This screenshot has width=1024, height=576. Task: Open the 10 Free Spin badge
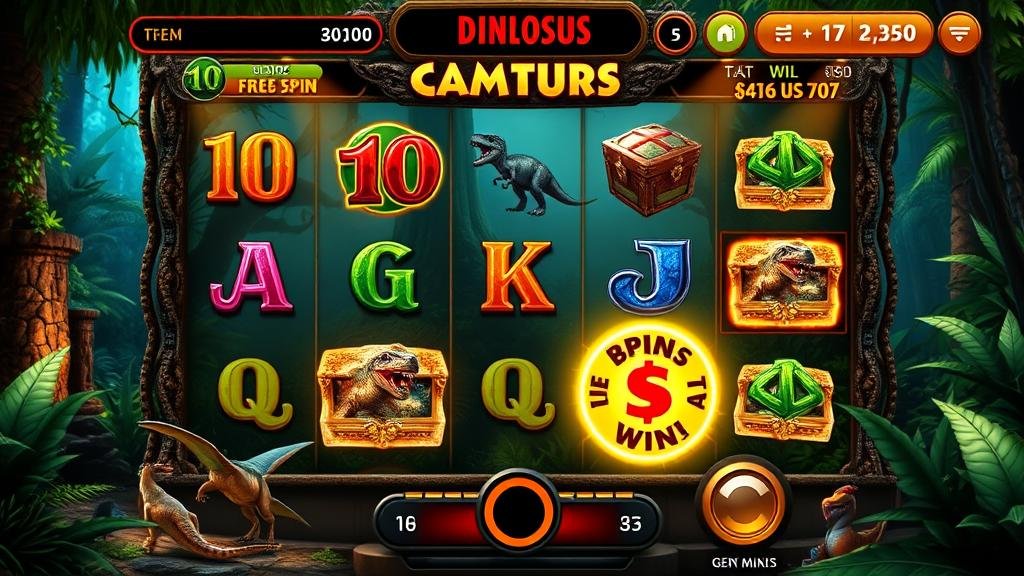(253, 78)
